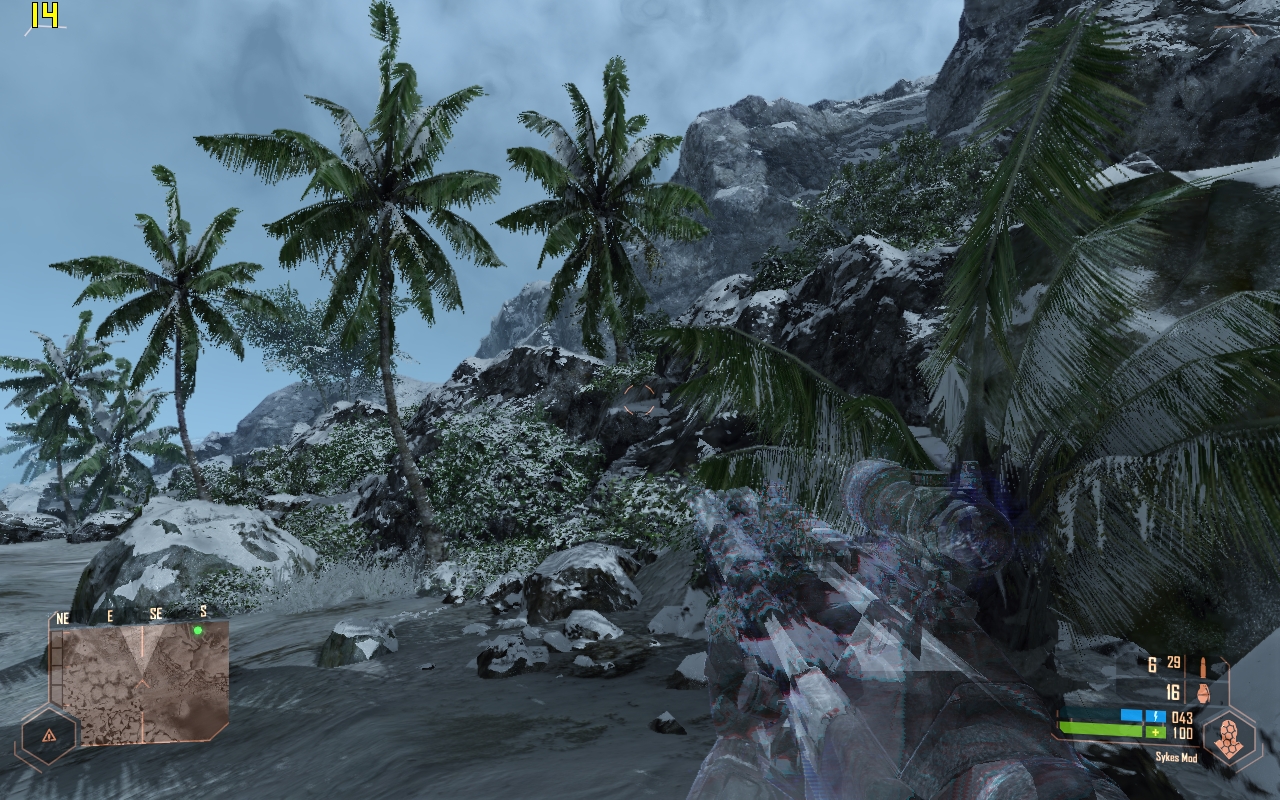The image size is (1280, 800).
Task: Click the nanosuit silhouette hexagon icon
Action: point(1228,740)
